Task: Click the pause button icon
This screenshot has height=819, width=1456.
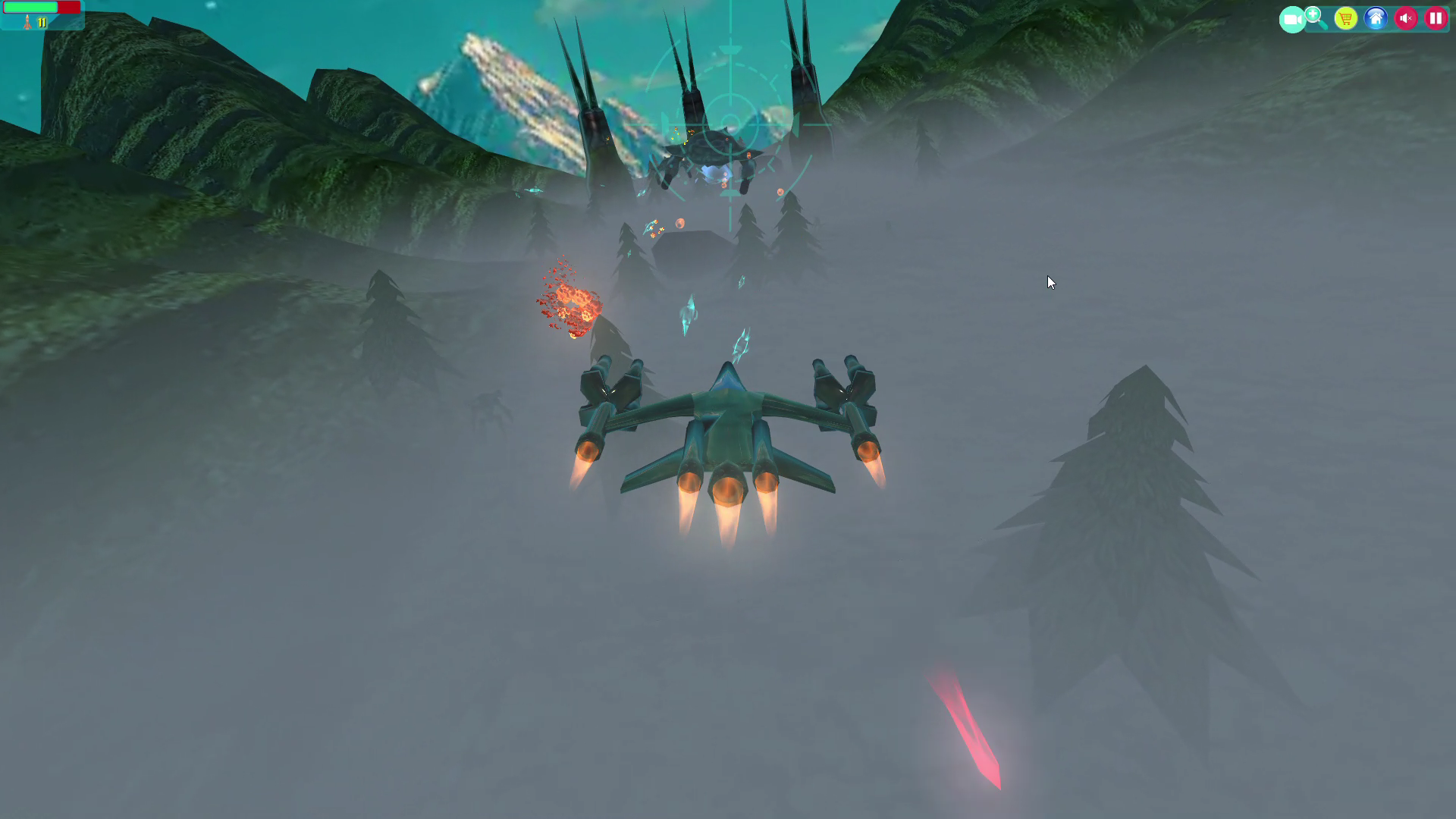Action: (1435, 18)
